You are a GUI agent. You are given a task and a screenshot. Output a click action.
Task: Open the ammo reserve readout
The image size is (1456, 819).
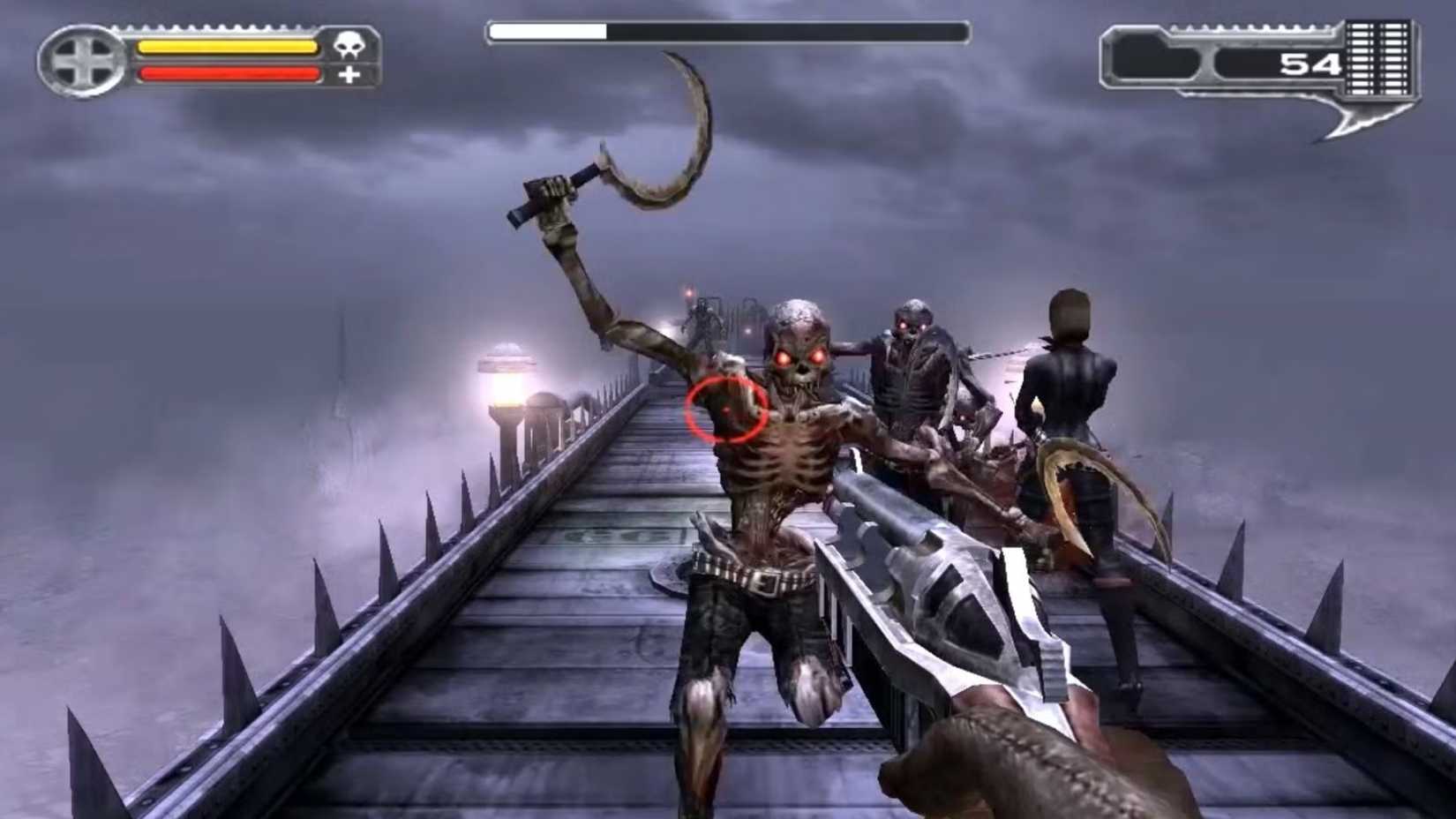click(x=1280, y=64)
